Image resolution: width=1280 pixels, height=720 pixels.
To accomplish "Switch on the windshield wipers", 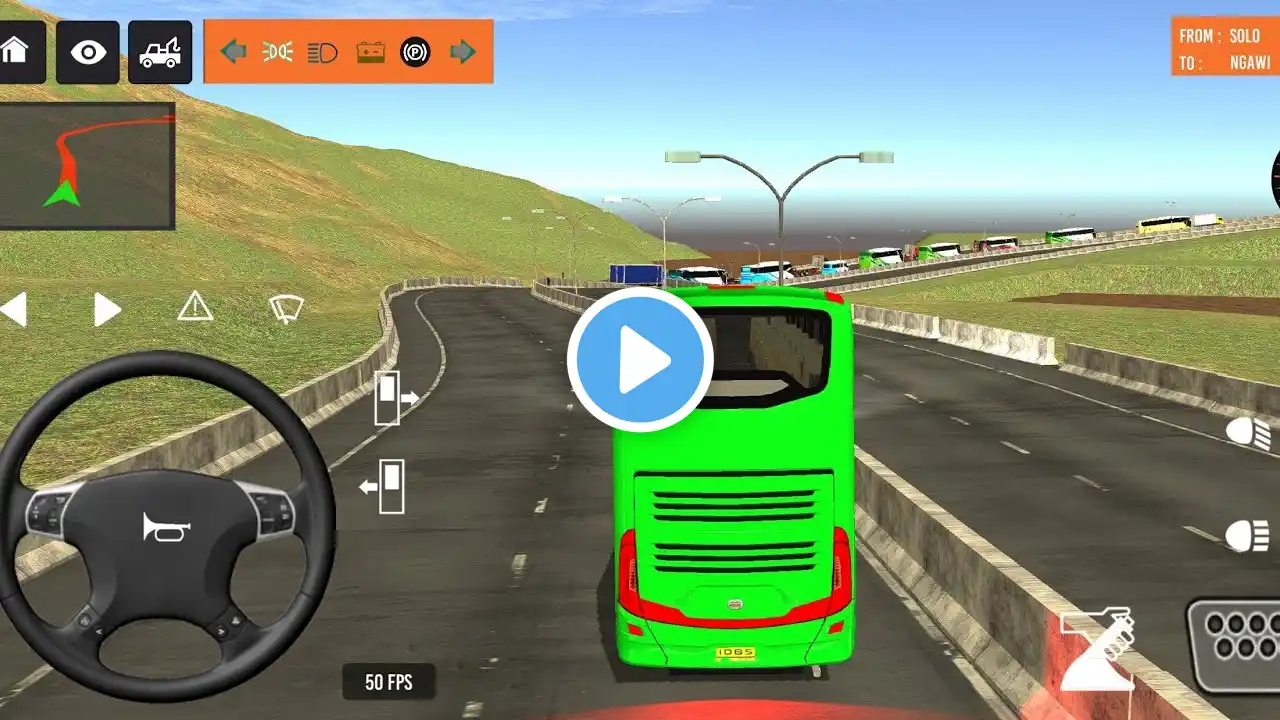I will (x=286, y=309).
